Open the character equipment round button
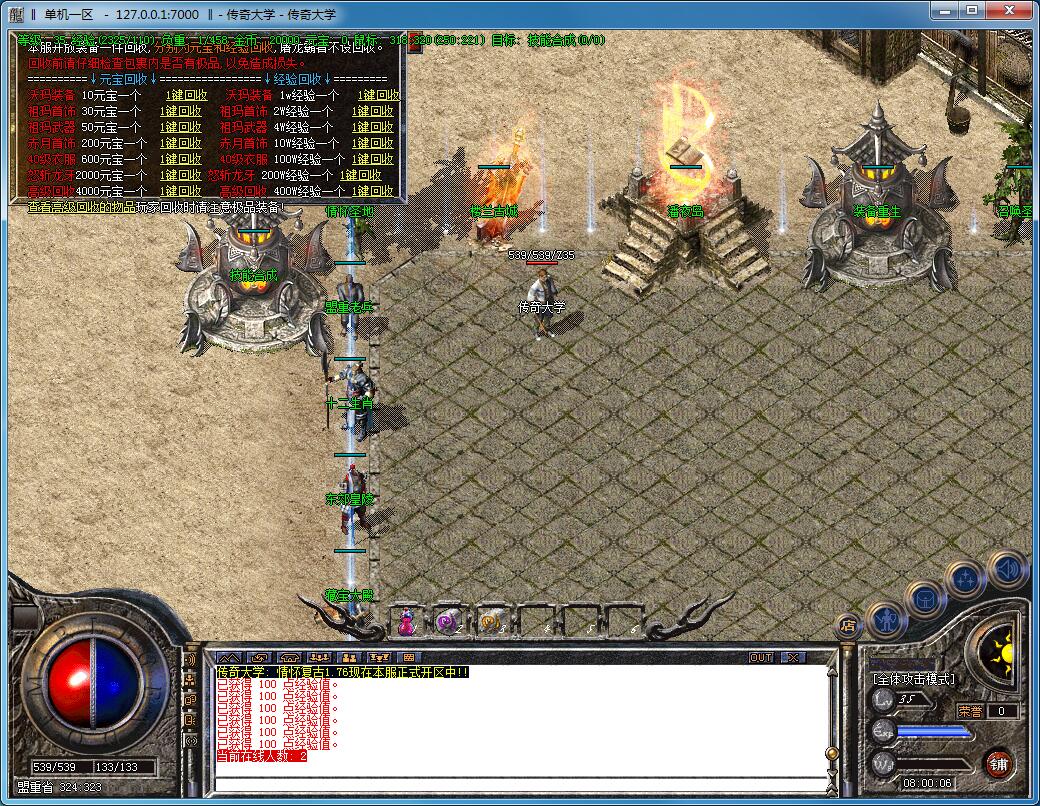The width and height of the screenshot is (1040, 806). [x=885, y=620]
